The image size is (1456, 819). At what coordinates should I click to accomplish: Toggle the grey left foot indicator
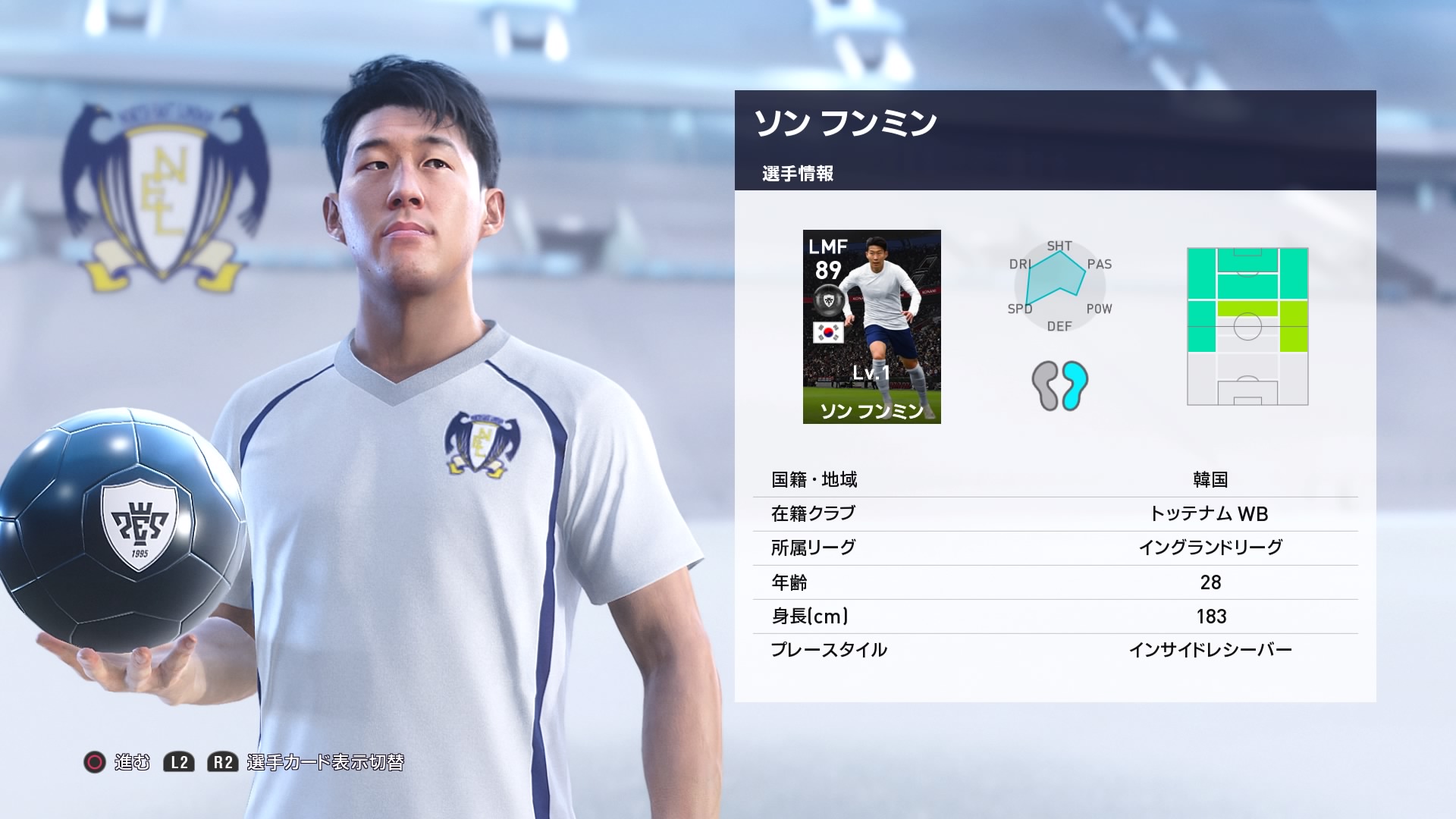pyautogui.click(x=1046, y=387)
